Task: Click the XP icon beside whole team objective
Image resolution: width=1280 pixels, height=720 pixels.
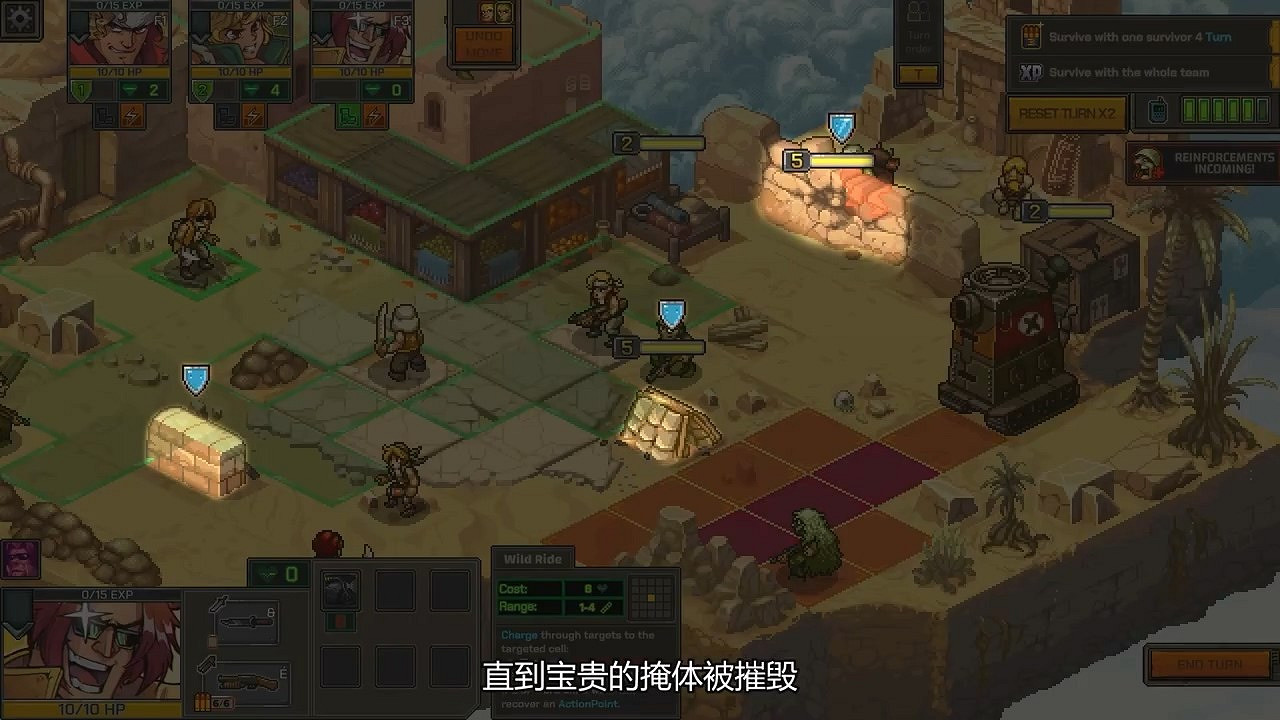Action: (1030, 72)
